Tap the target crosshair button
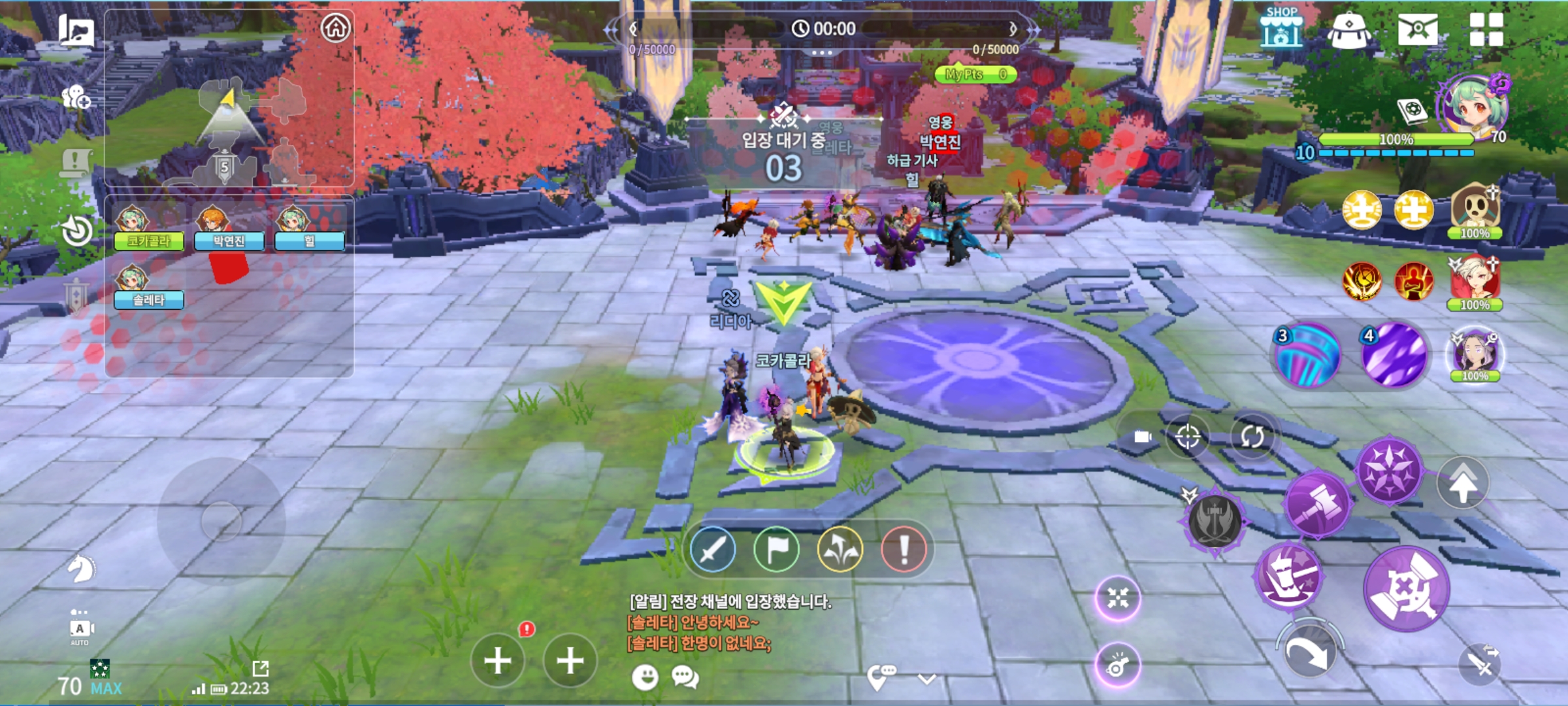This screenshot has width=1568, height=706. pos(1187,436)
